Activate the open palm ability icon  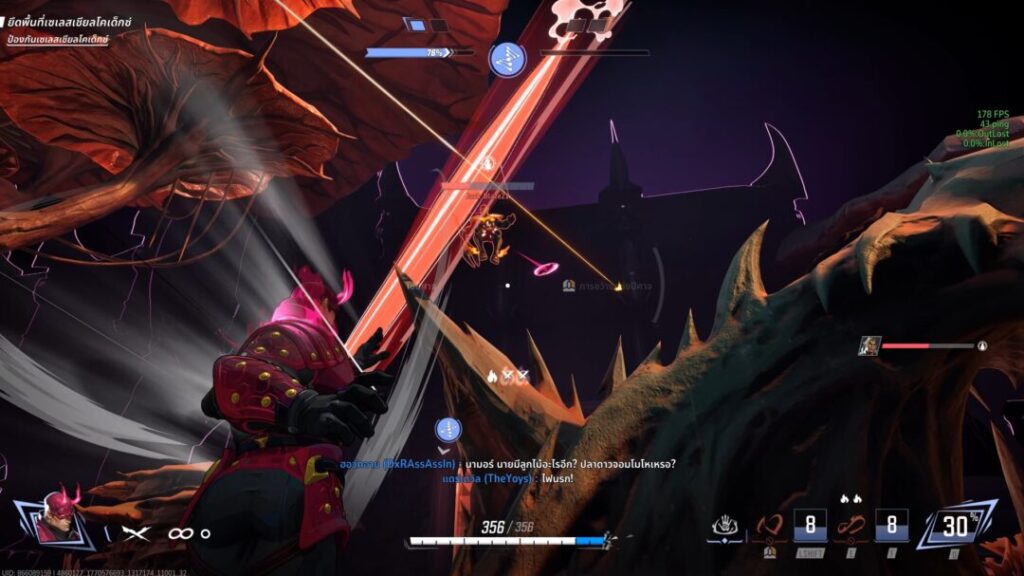coord(725,525)
